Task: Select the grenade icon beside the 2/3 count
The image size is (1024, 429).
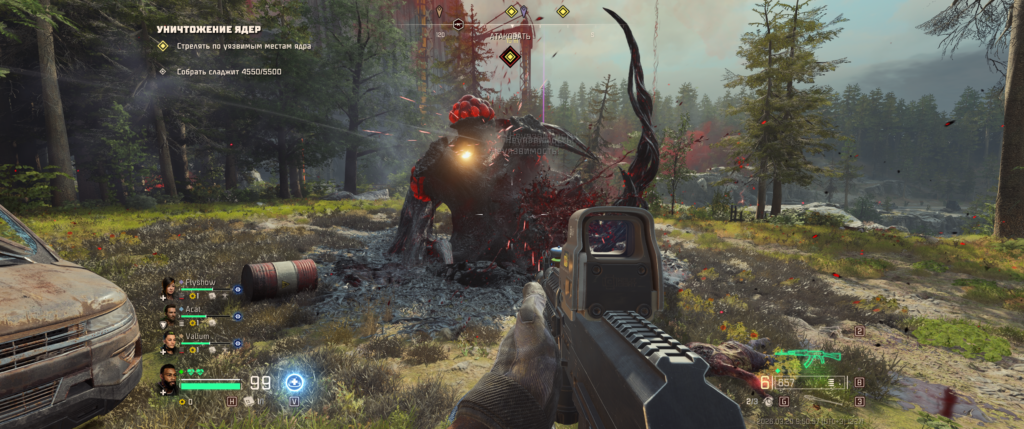Action: [x=770, y=401]
